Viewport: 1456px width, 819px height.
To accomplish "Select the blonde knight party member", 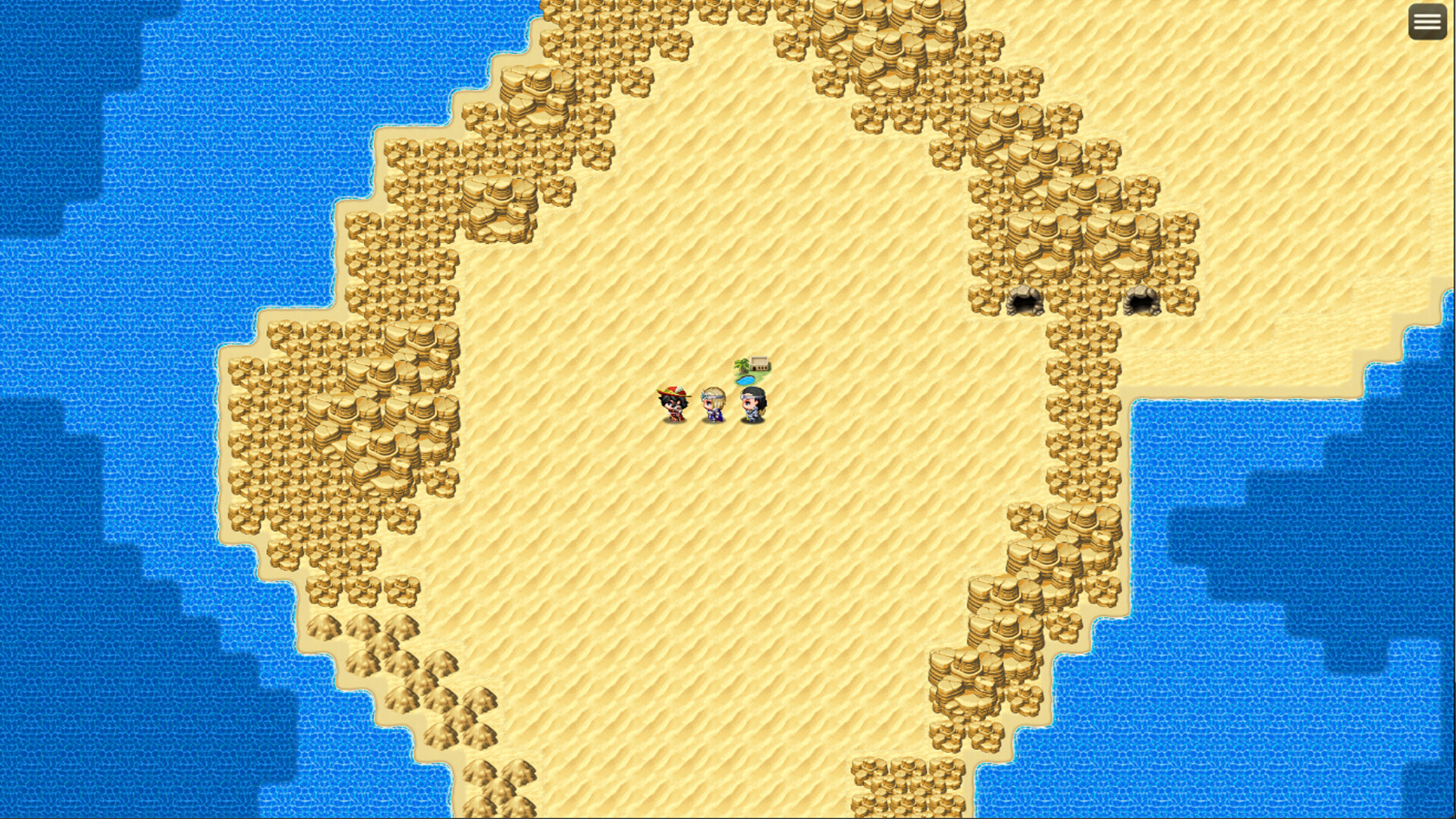I will [713, 406].
